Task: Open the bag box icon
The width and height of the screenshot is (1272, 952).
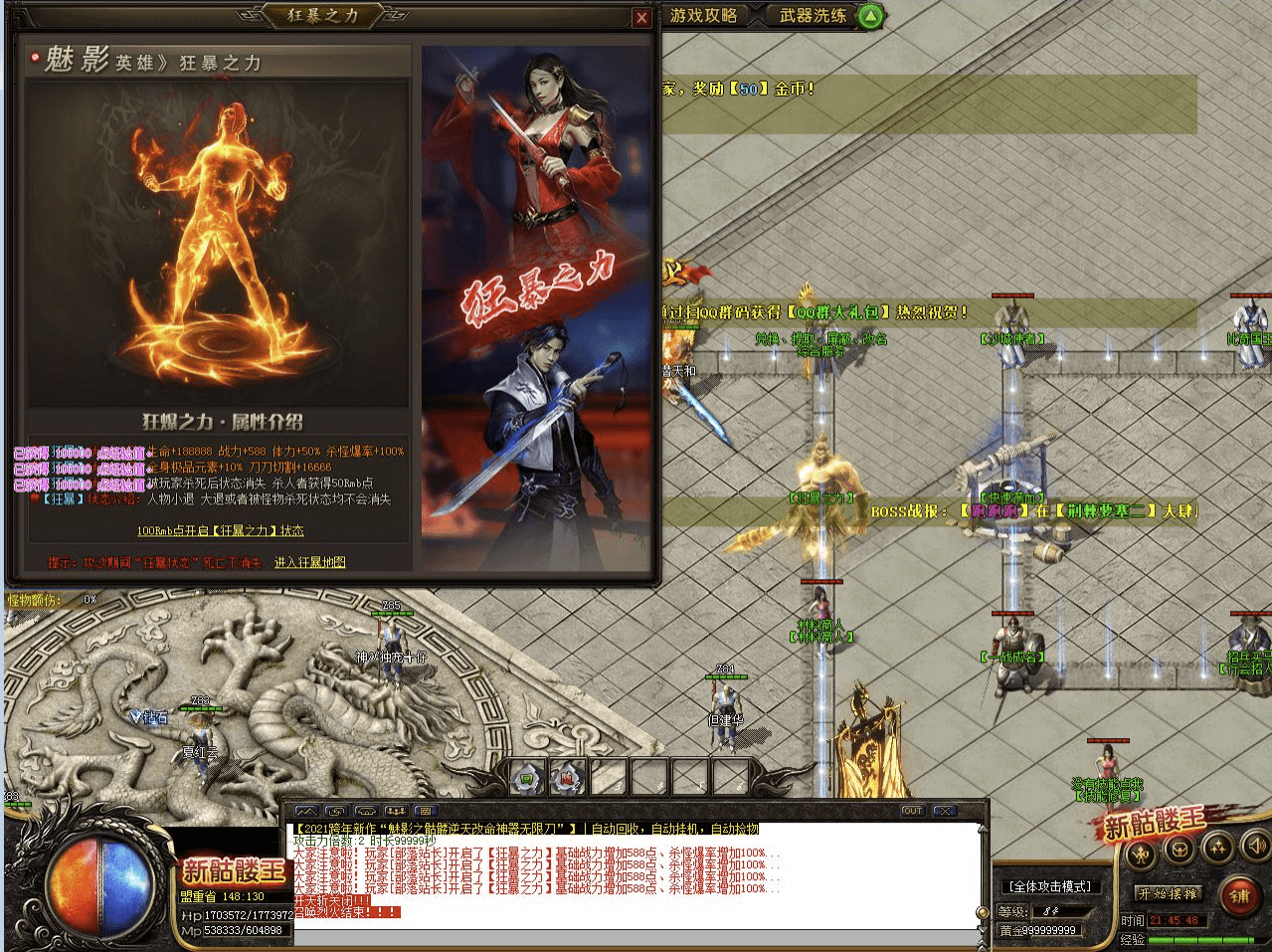Action: [x=1180, y=849]
